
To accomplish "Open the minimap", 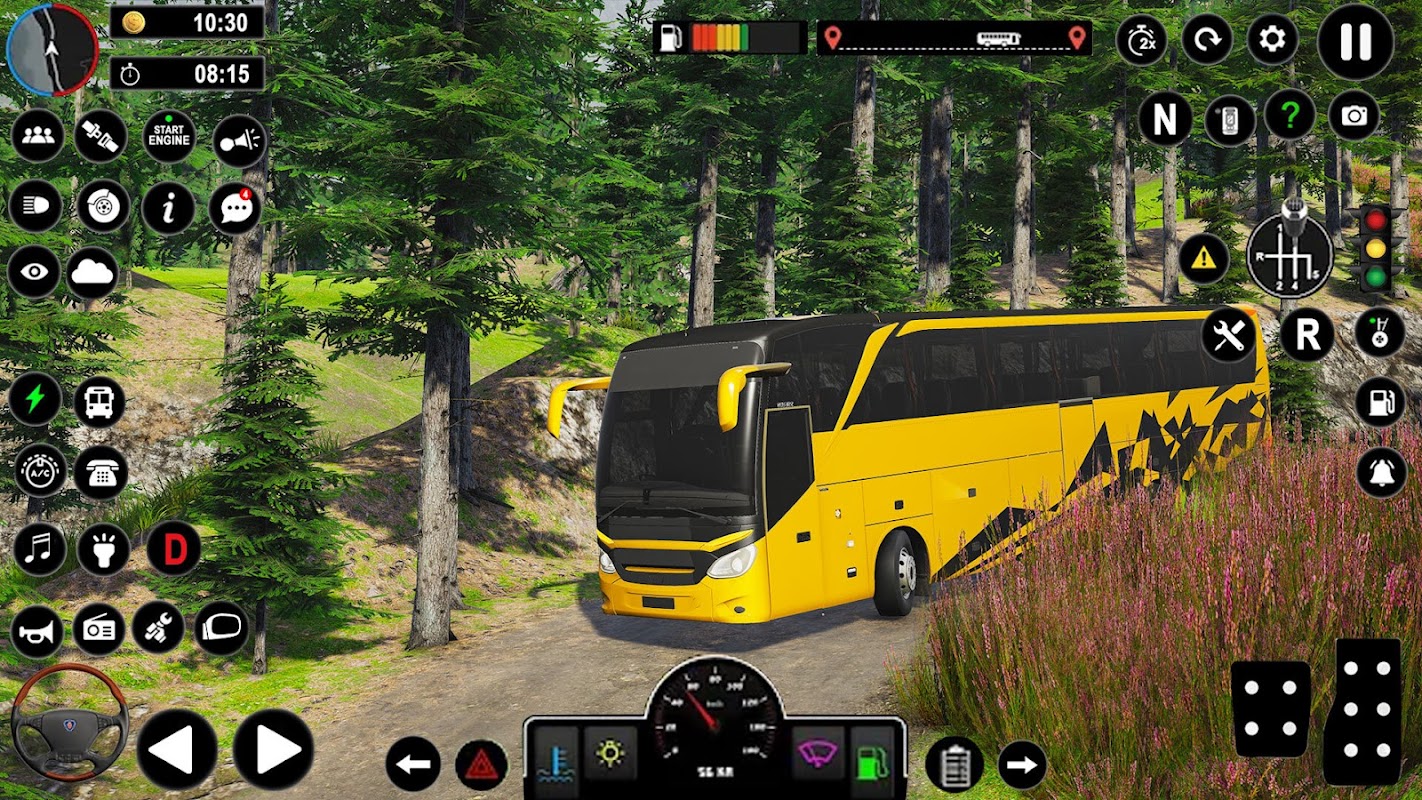I will point(52,48).
